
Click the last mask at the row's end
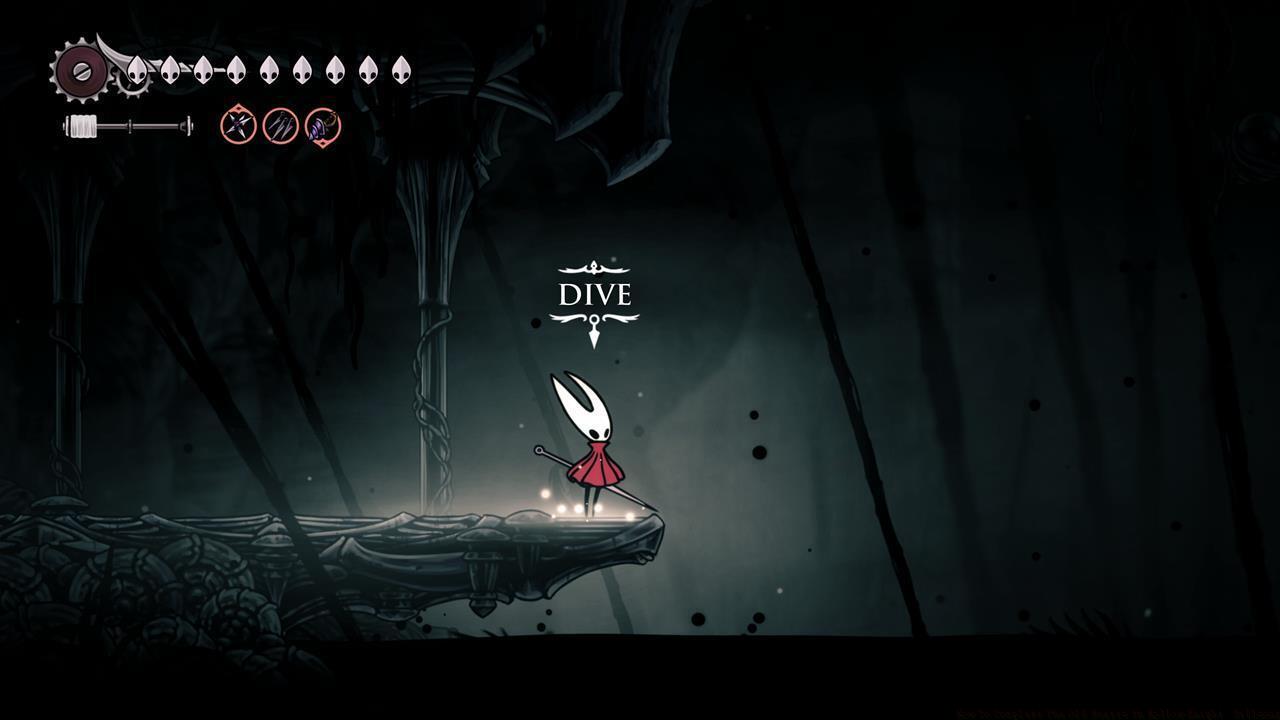point(399,69)
